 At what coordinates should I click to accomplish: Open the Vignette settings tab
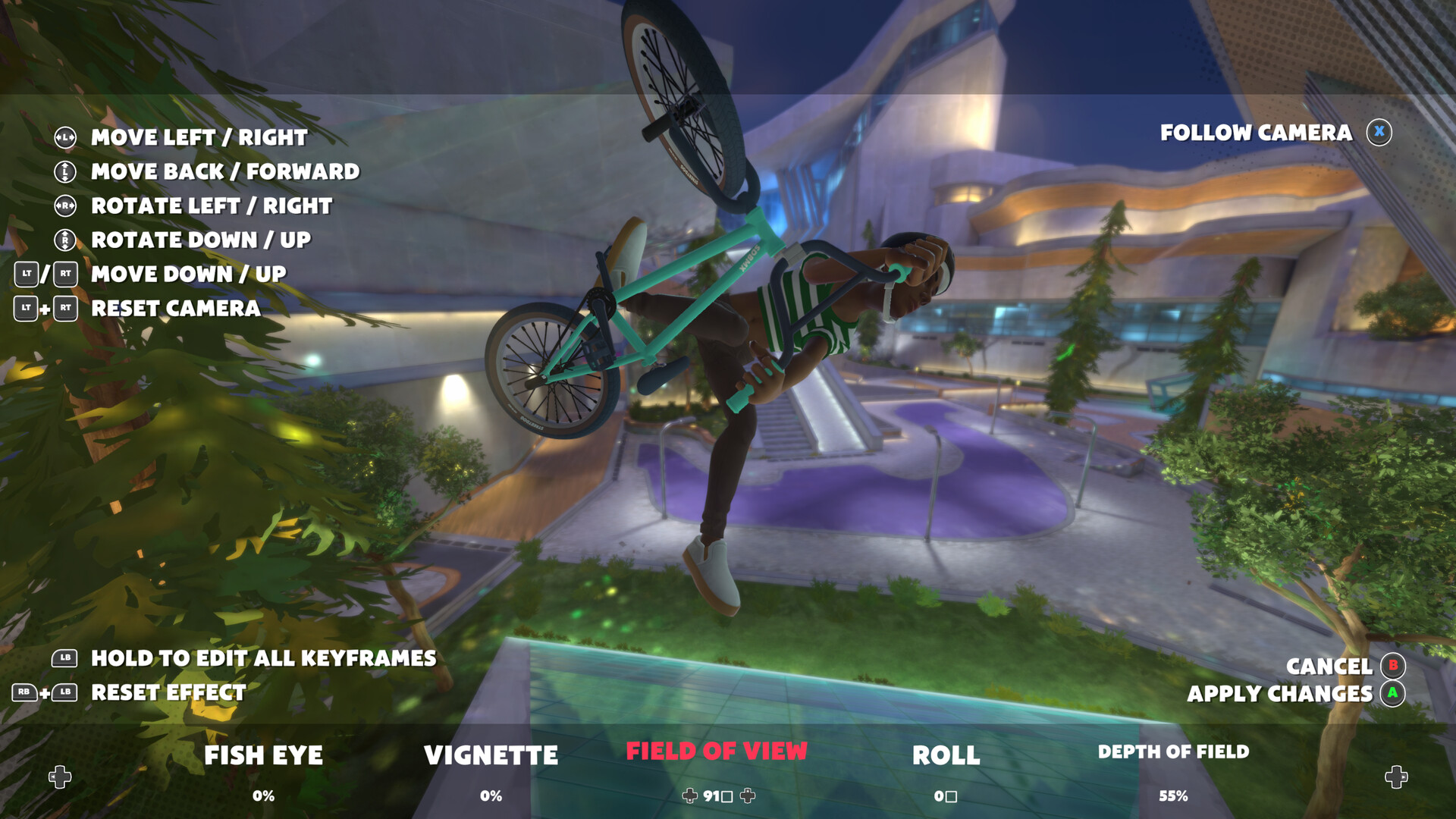pos(491,756)
